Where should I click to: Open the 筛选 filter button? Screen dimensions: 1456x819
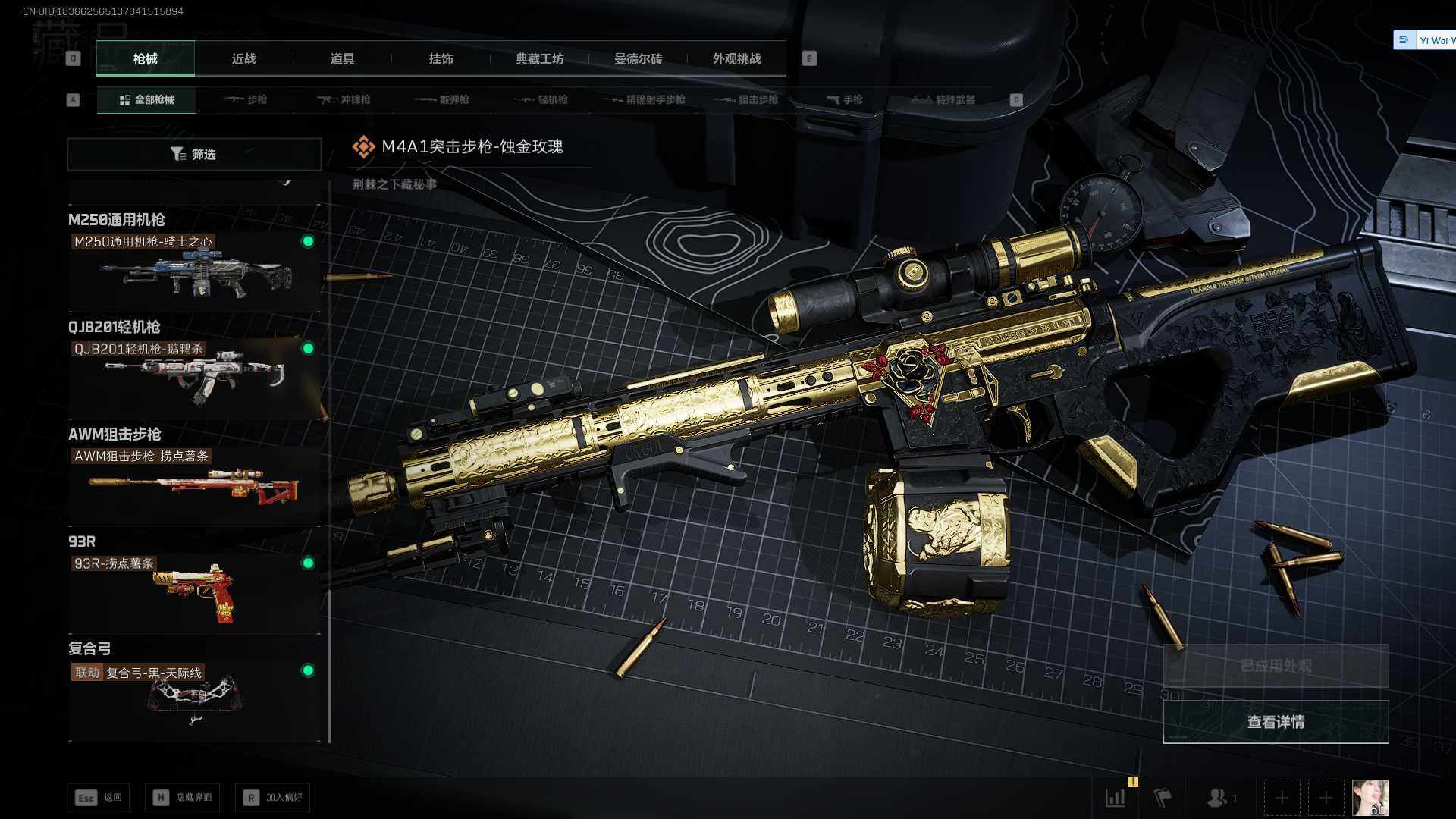point(194,154)
